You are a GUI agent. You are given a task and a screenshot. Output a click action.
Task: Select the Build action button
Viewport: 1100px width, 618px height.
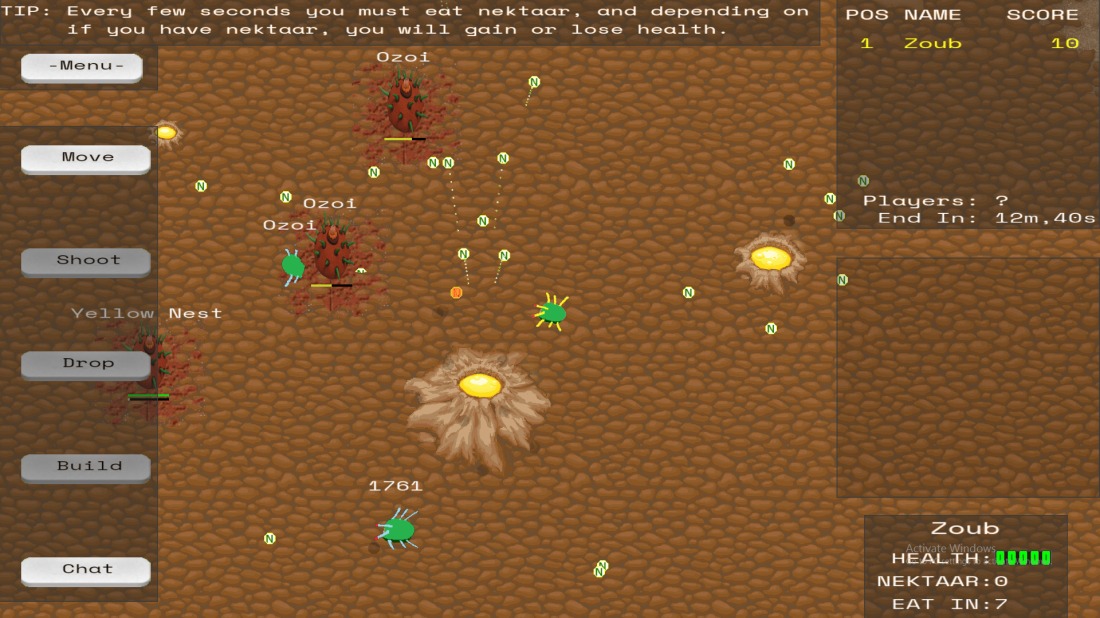point(86,467)
